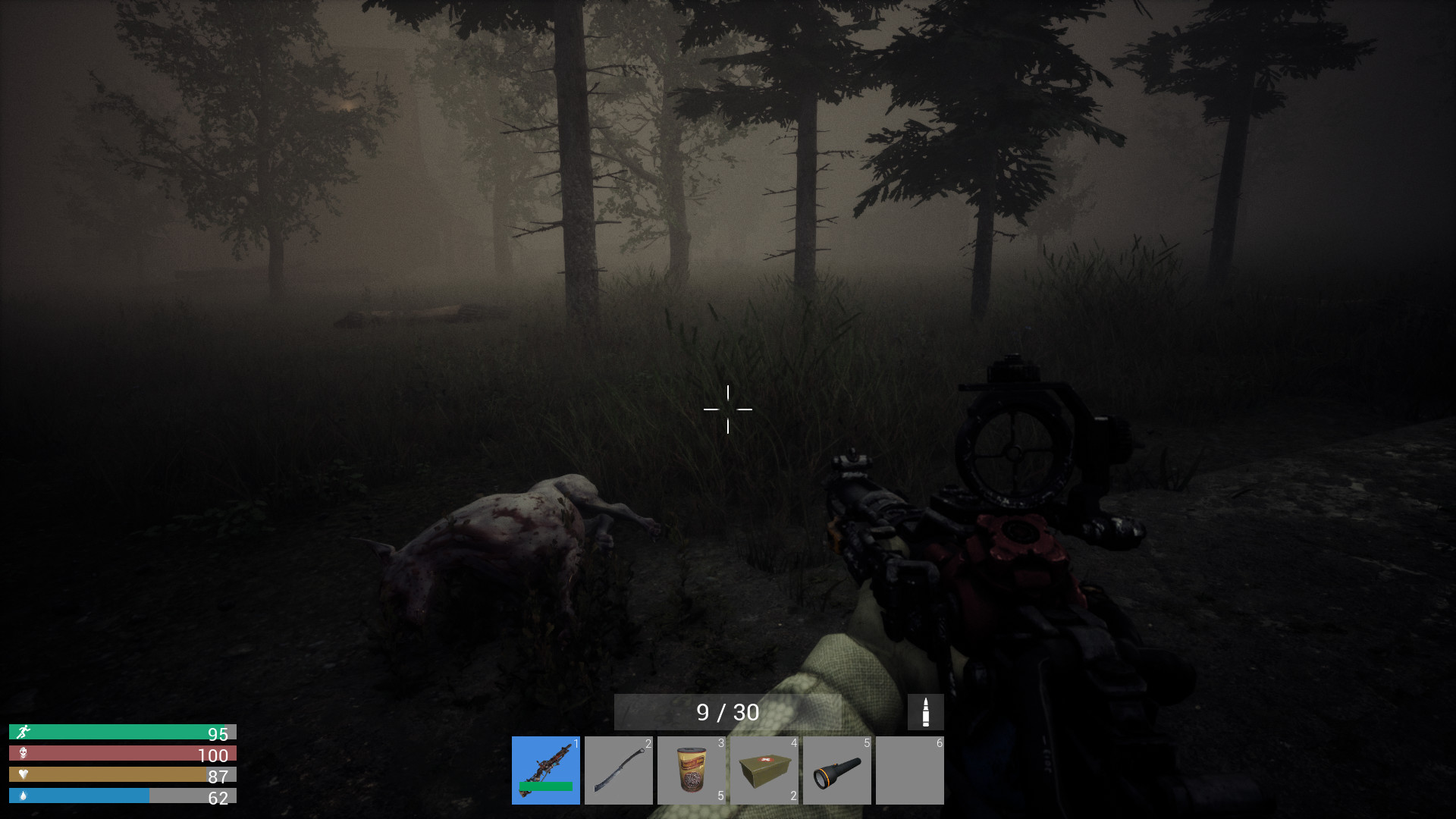Click the health value showing 87
This screenshot has width=1456, height=819.
(217, 776)
